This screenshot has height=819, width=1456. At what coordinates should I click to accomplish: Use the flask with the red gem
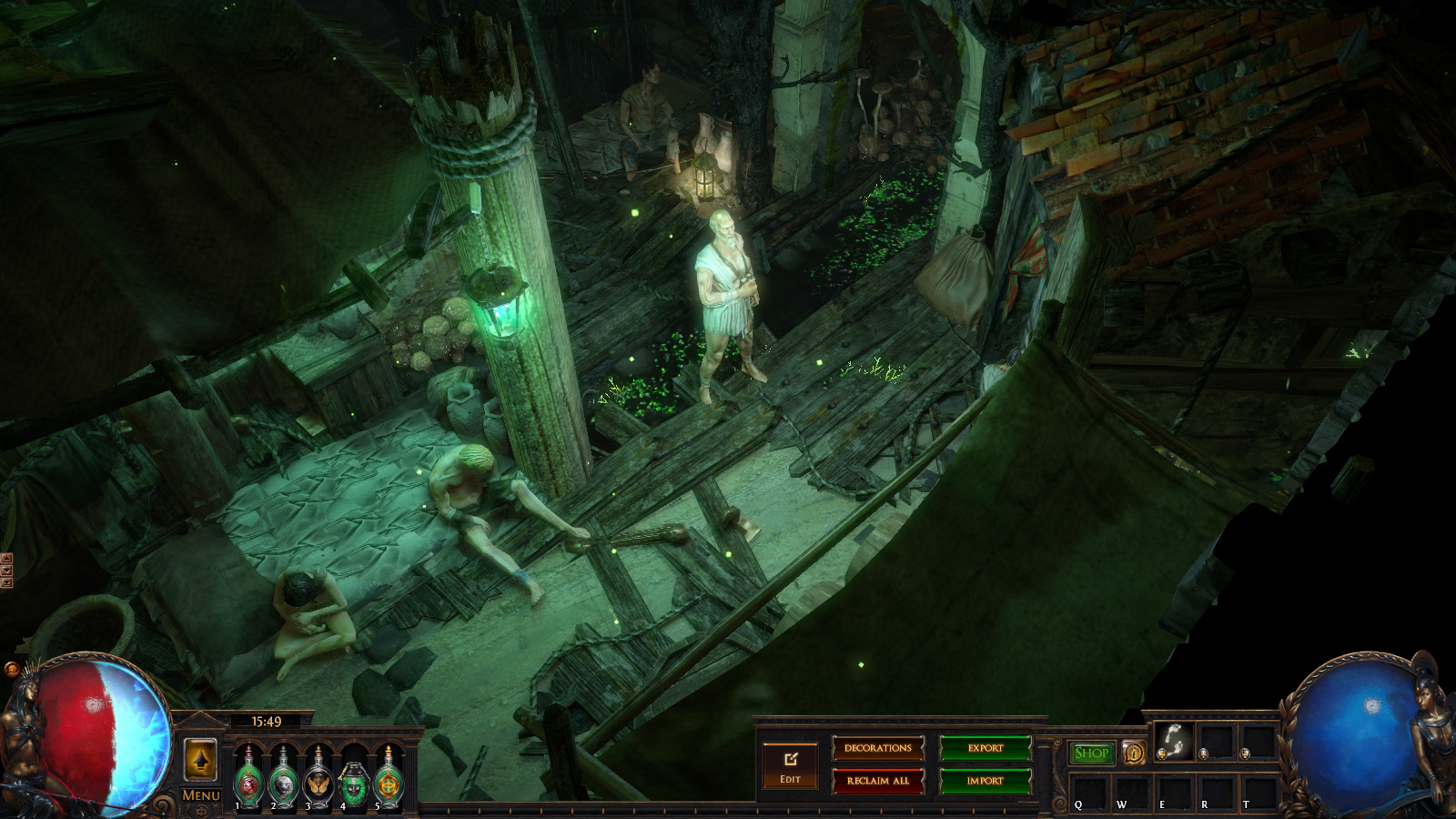[x=249, y=779]
